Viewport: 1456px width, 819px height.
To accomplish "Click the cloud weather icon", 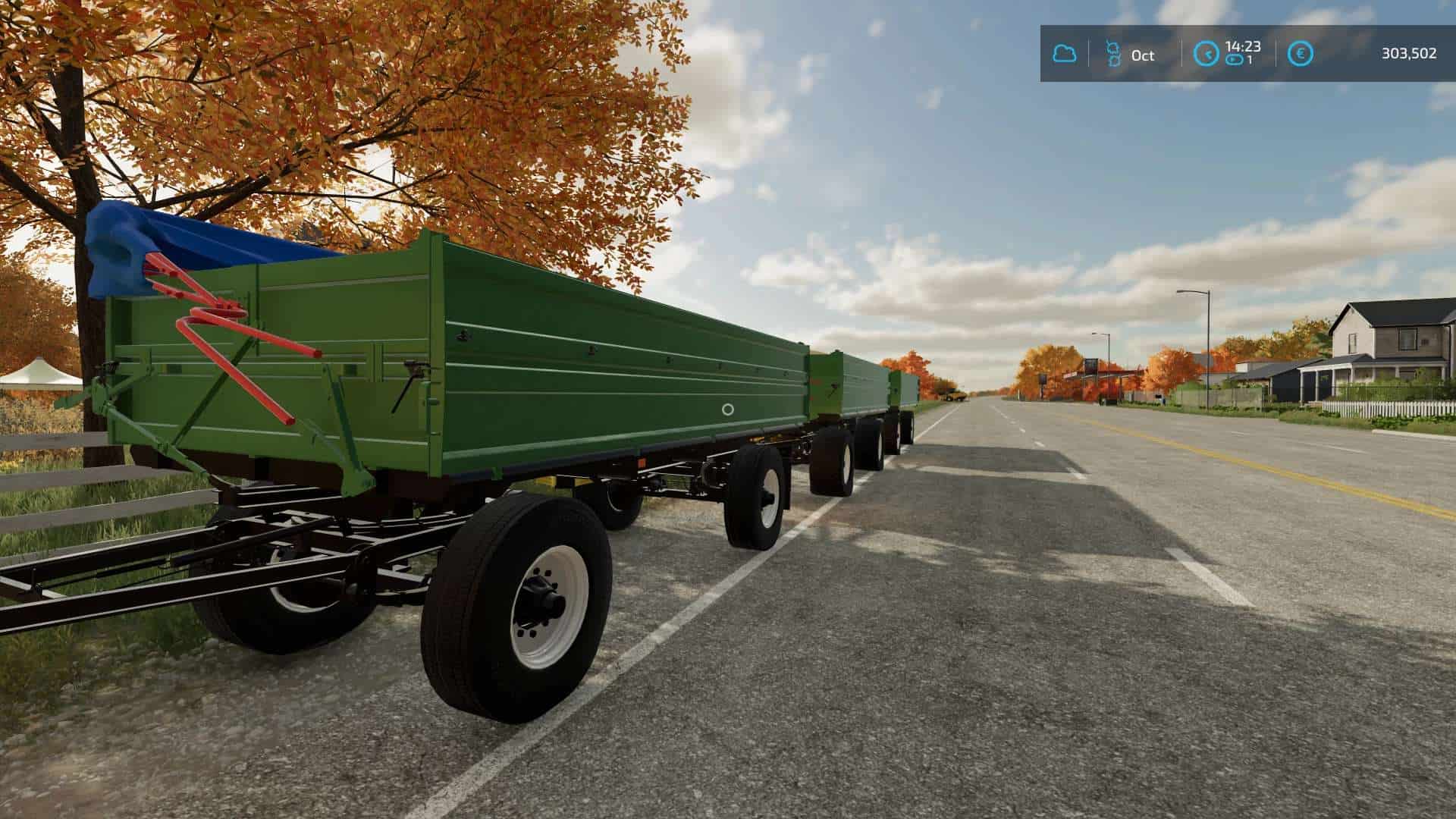I will tap(1065, 54).
